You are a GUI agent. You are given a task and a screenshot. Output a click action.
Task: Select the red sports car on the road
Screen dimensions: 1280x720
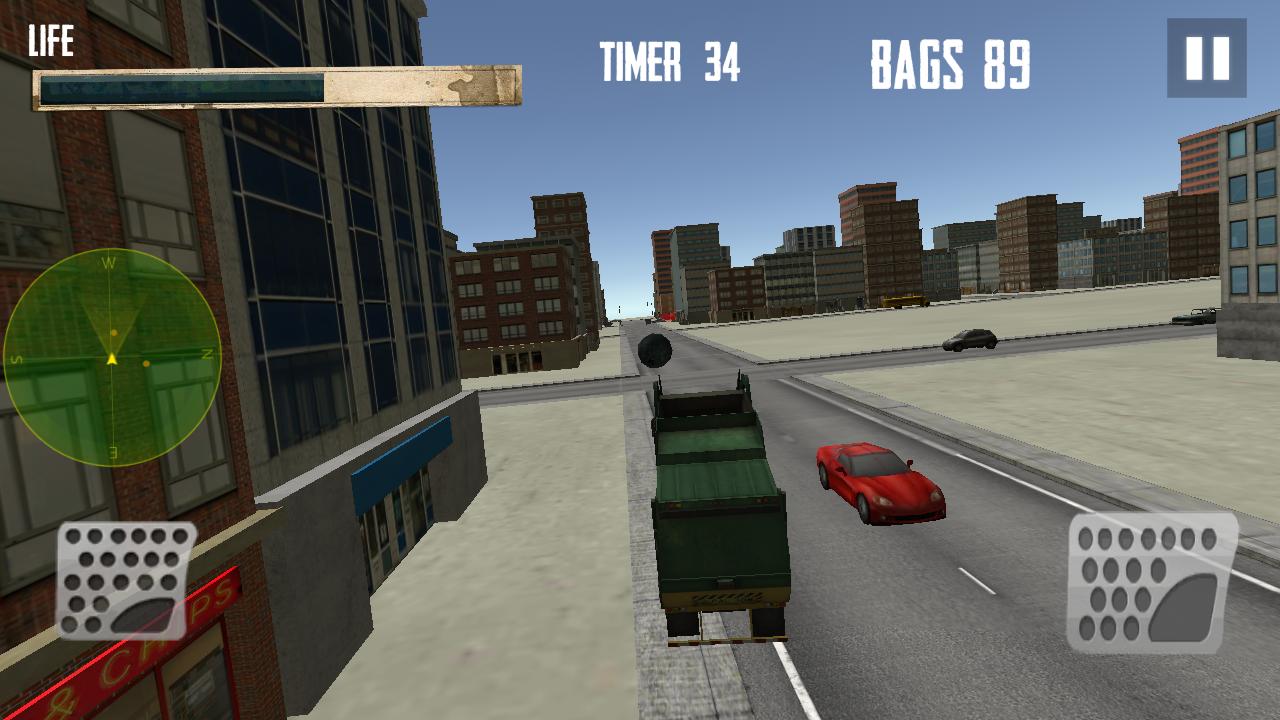click(878, 482)
